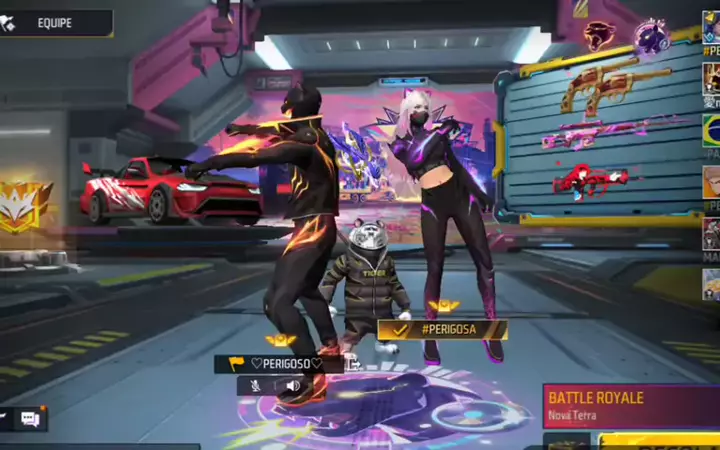
Task: Open the EQUIPE team panel
Action: [x=55, y=22]
